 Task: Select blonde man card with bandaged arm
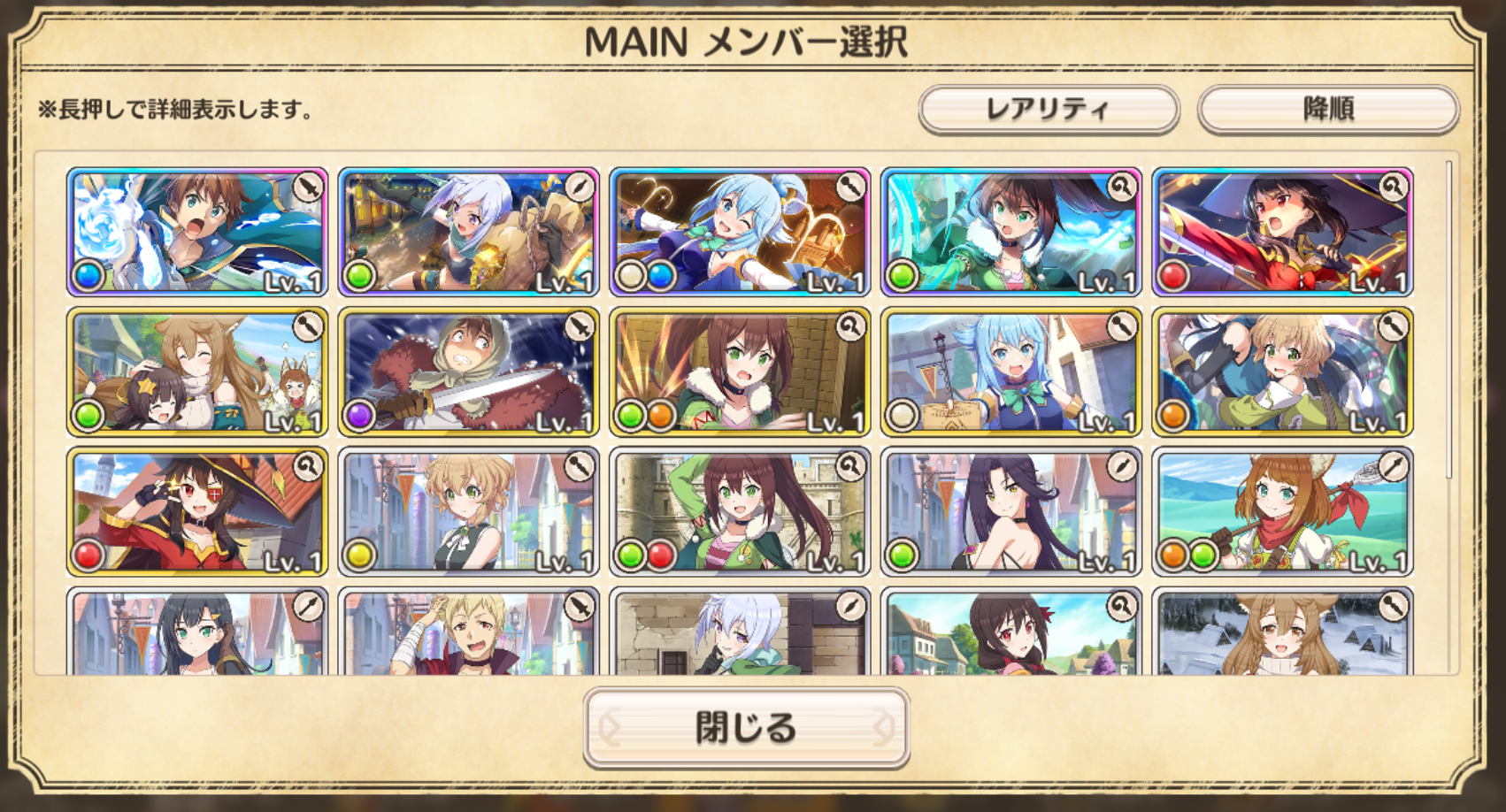pyautogui.click(x=468, y=633)
